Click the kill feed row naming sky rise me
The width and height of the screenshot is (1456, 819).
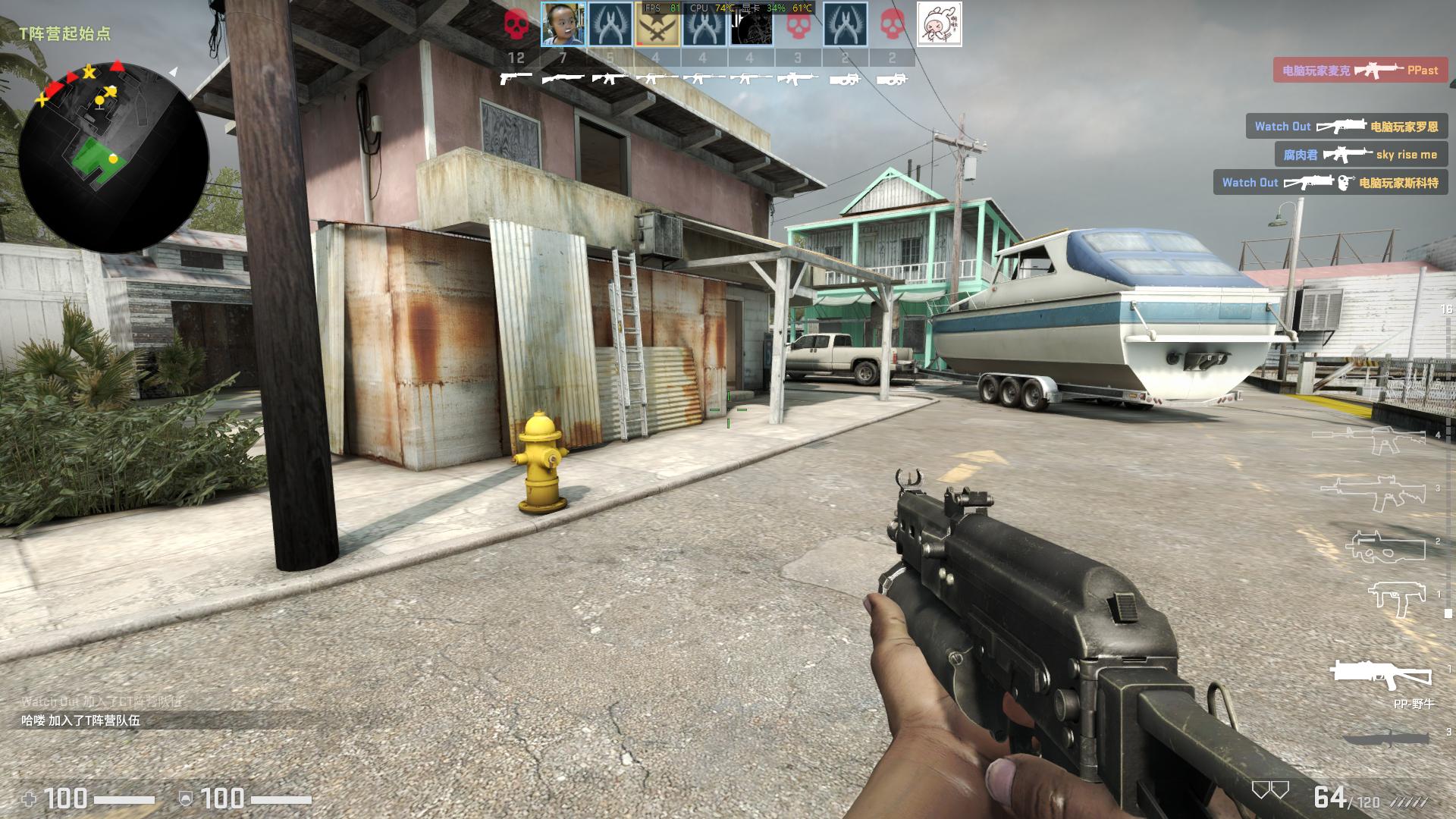click(x=1360, y=155)
